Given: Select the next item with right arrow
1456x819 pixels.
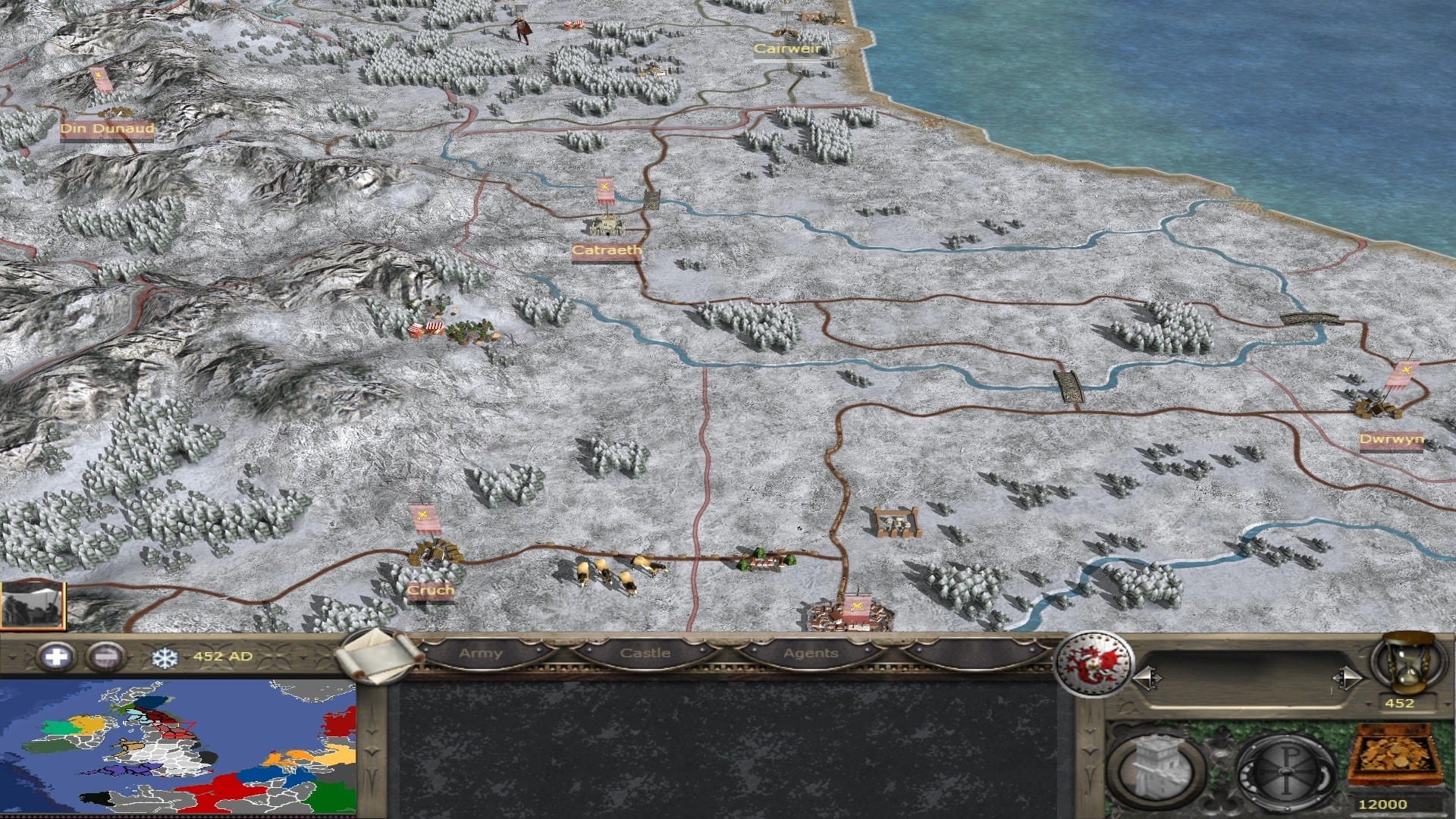Looking at the screenshot, I should (1348, 678).
